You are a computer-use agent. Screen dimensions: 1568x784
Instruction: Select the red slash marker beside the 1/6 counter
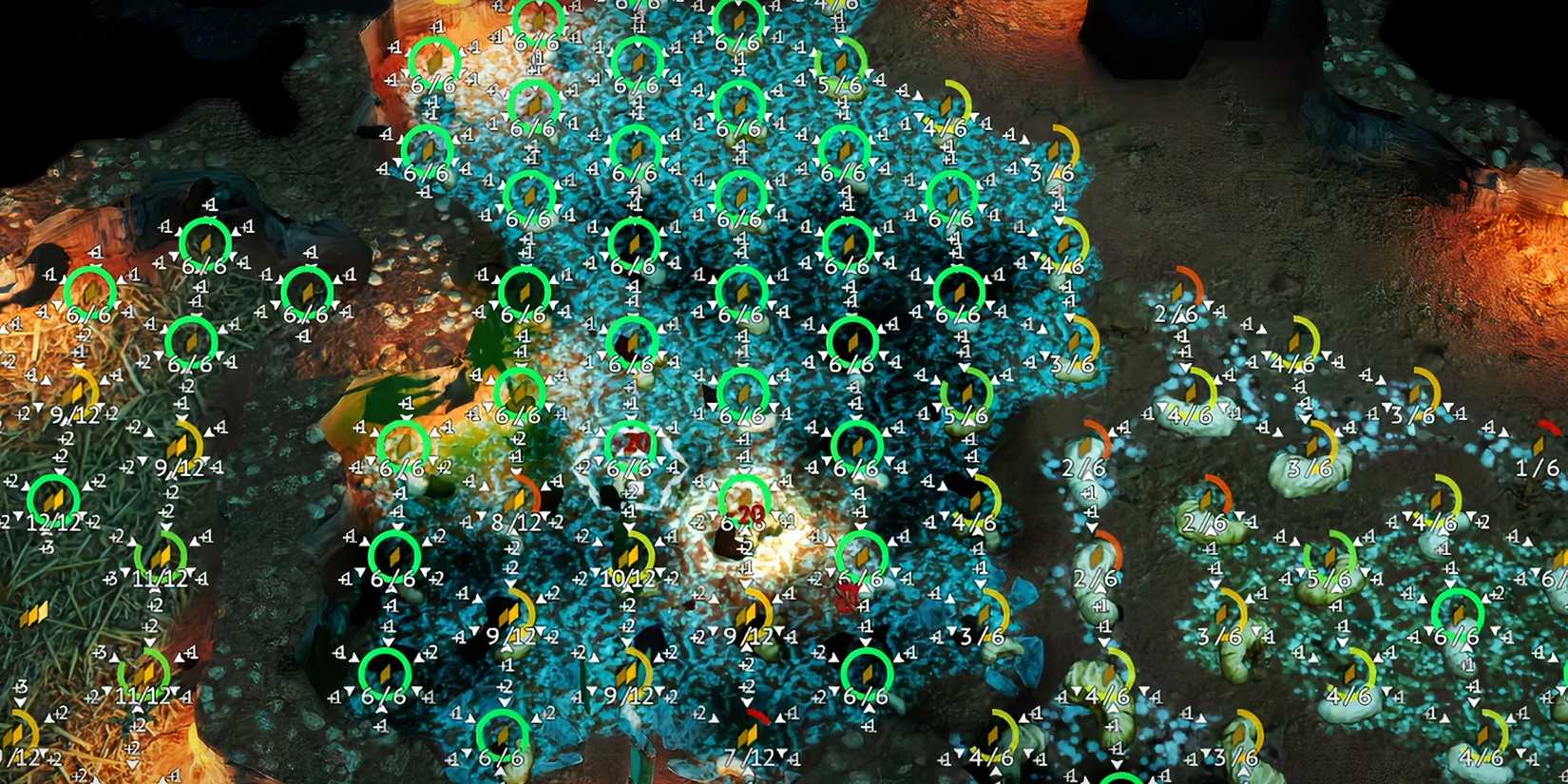point(1549,426)
